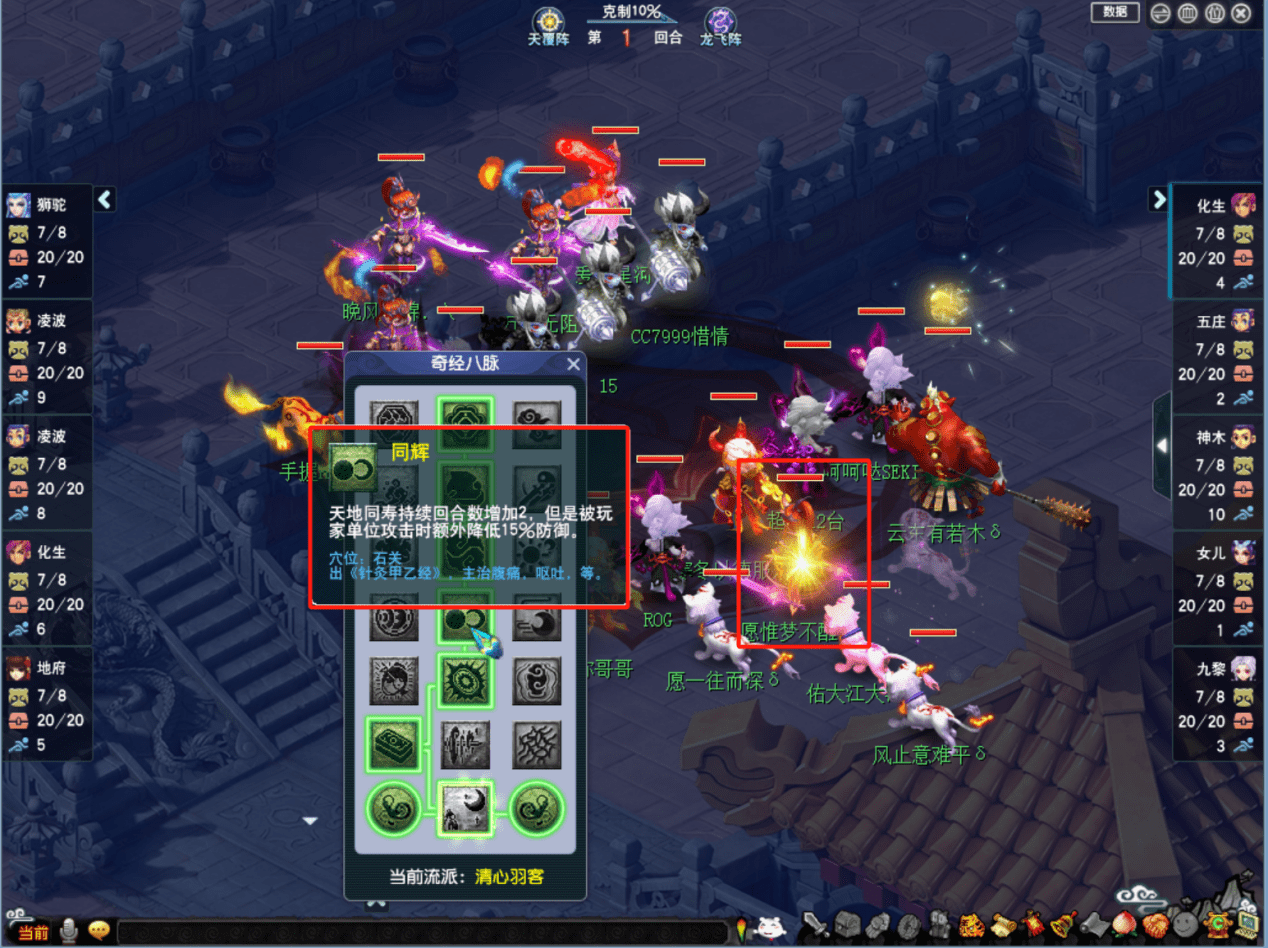Select the 地府 player row
This screenshot has height=948, width=1268.
click(x=47, y=703)
